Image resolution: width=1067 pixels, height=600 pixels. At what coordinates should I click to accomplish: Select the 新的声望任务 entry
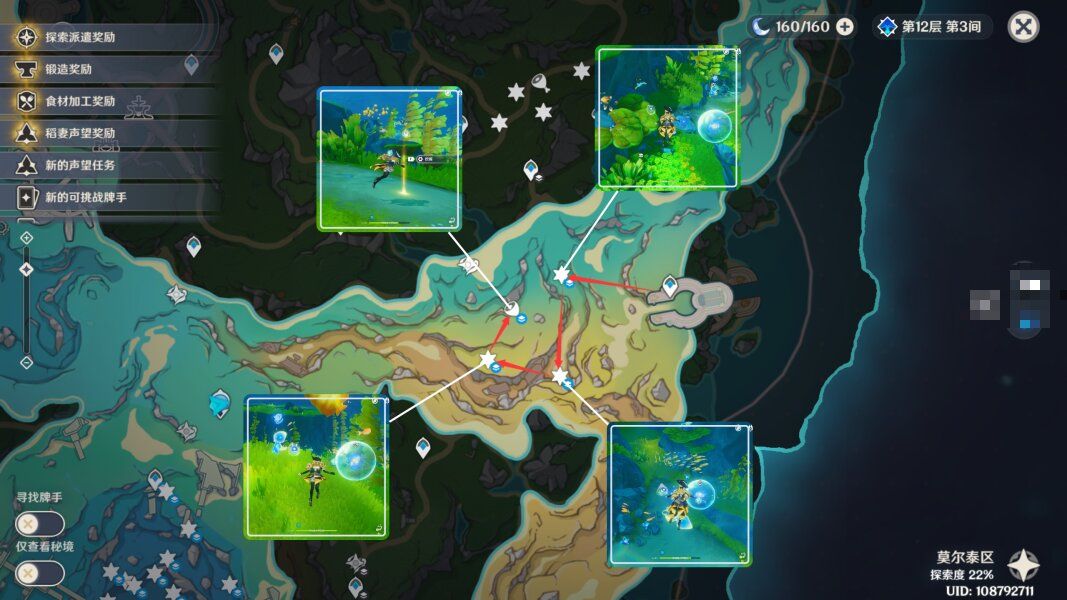(80, 165)
